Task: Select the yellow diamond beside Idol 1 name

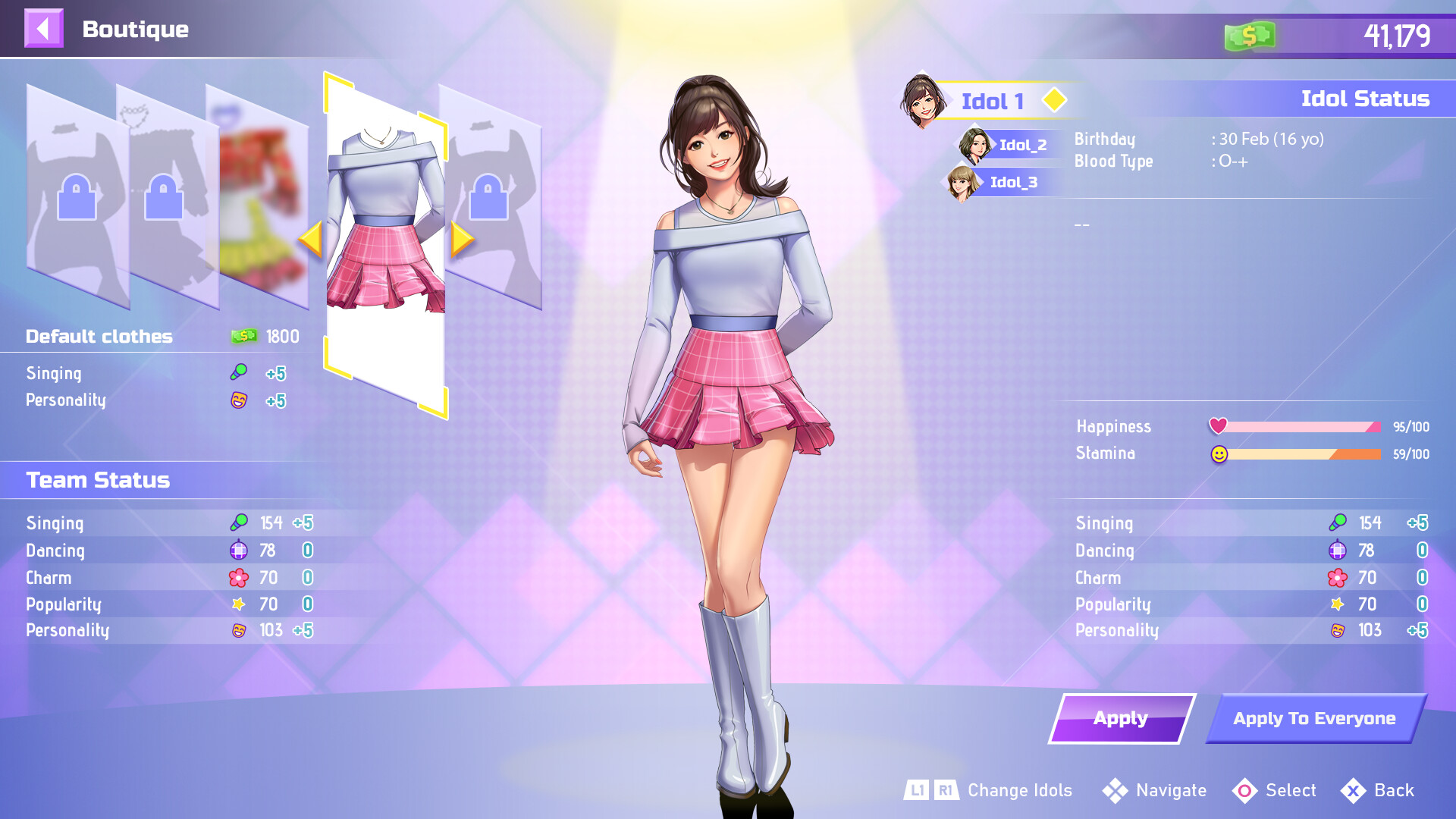Action: tap(1054, 99)
